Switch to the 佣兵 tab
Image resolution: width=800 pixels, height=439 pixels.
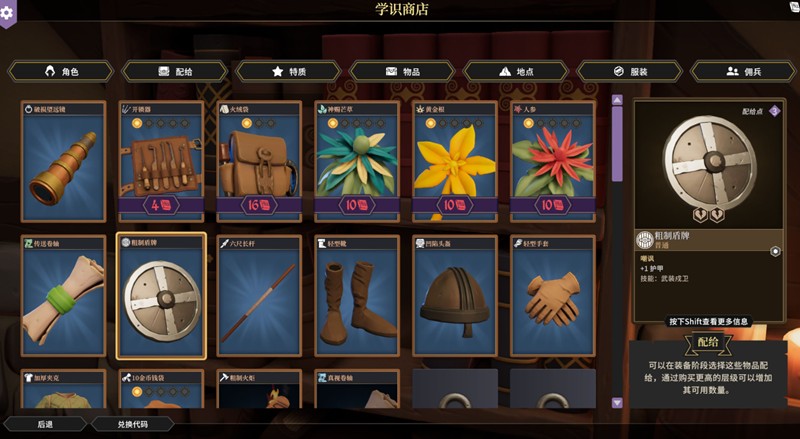743,72
